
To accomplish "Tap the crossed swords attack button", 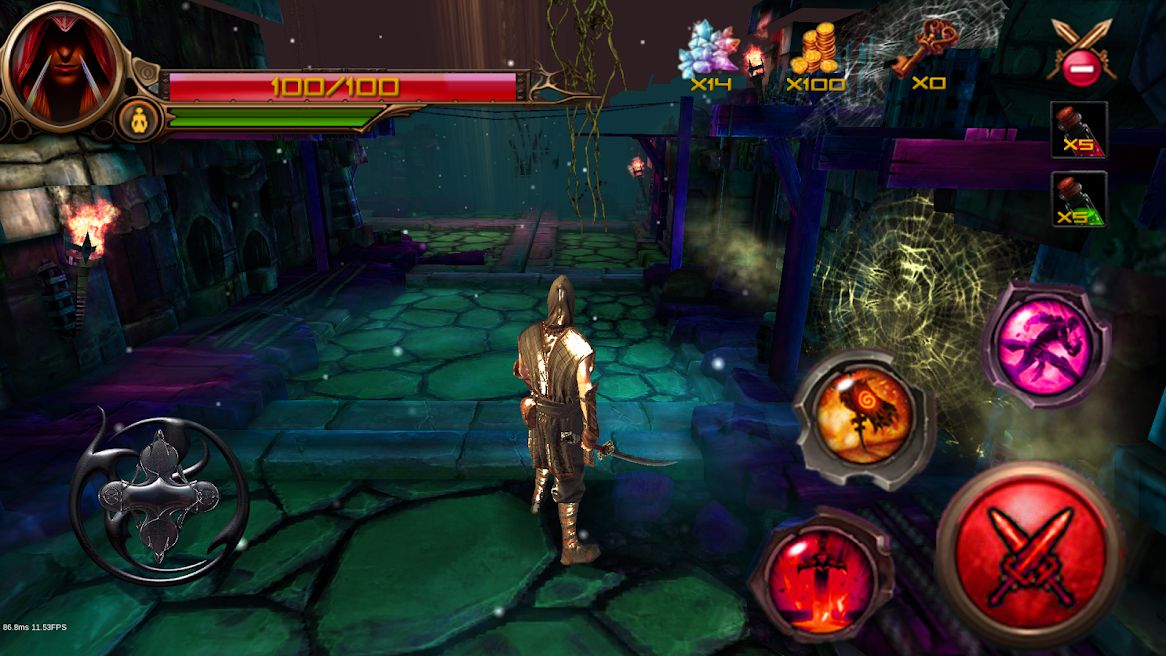I will coord(1029,556).
